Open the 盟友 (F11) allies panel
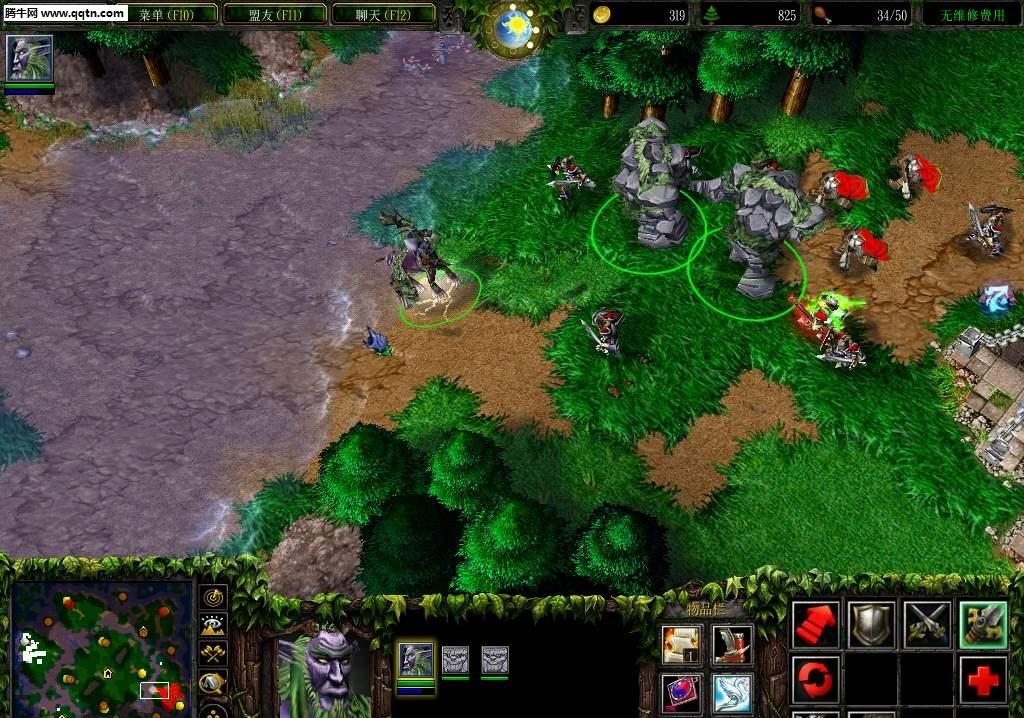 tap(275, 14)
